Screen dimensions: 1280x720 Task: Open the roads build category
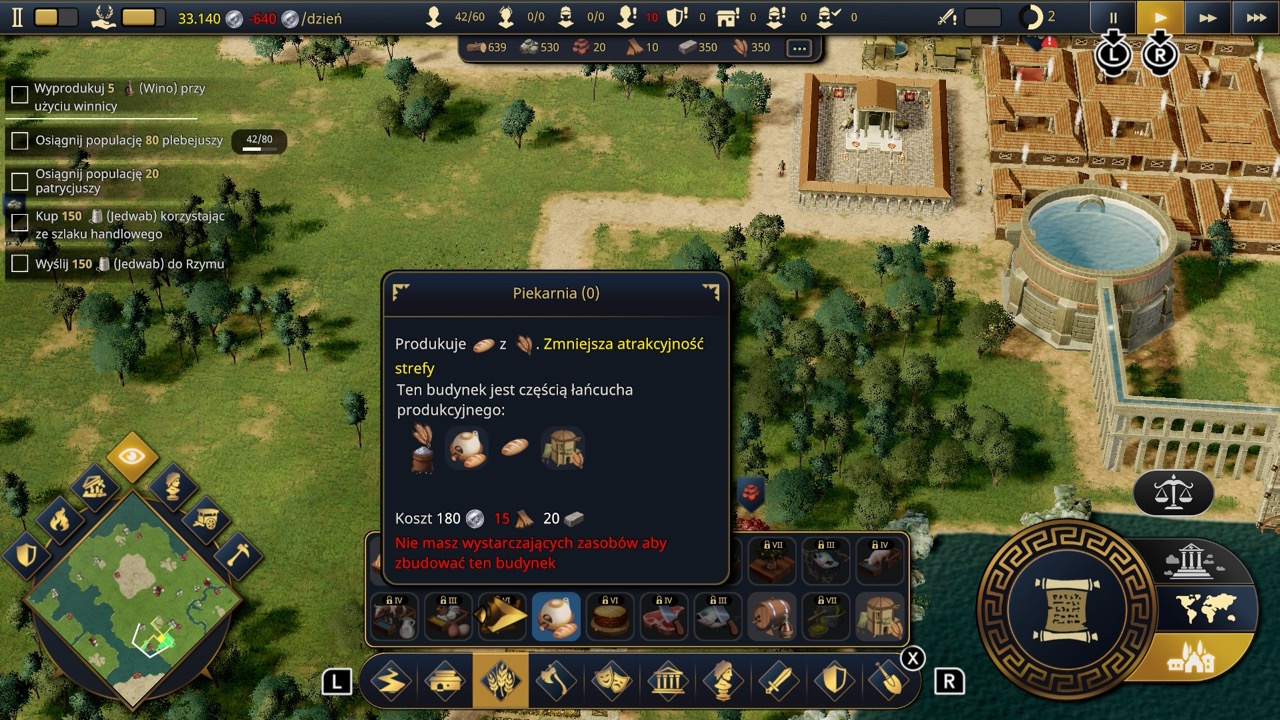point(390,682)
